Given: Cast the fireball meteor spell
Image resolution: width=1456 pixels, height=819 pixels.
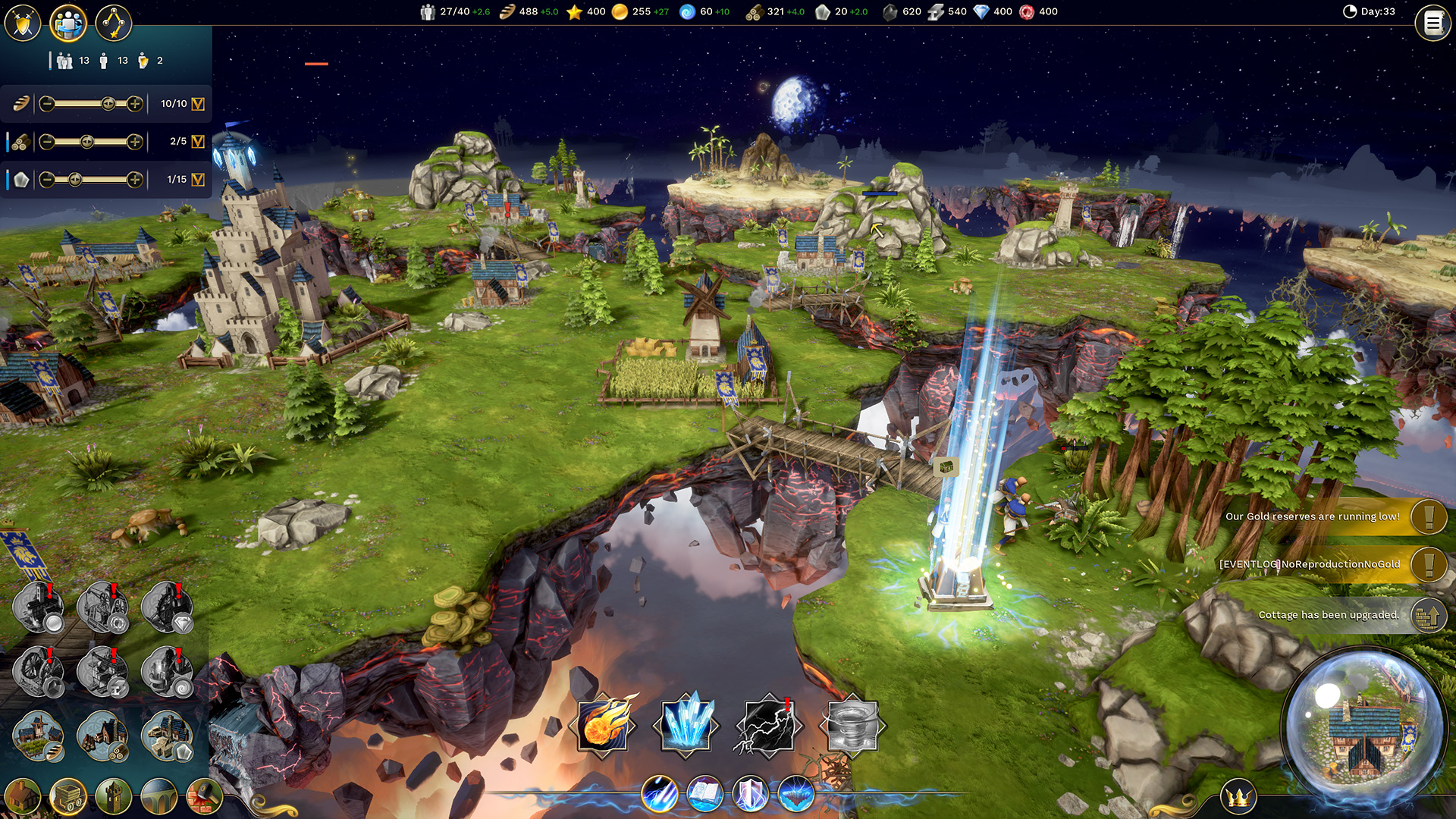Looking at the screenshot, I should (604, 724).
